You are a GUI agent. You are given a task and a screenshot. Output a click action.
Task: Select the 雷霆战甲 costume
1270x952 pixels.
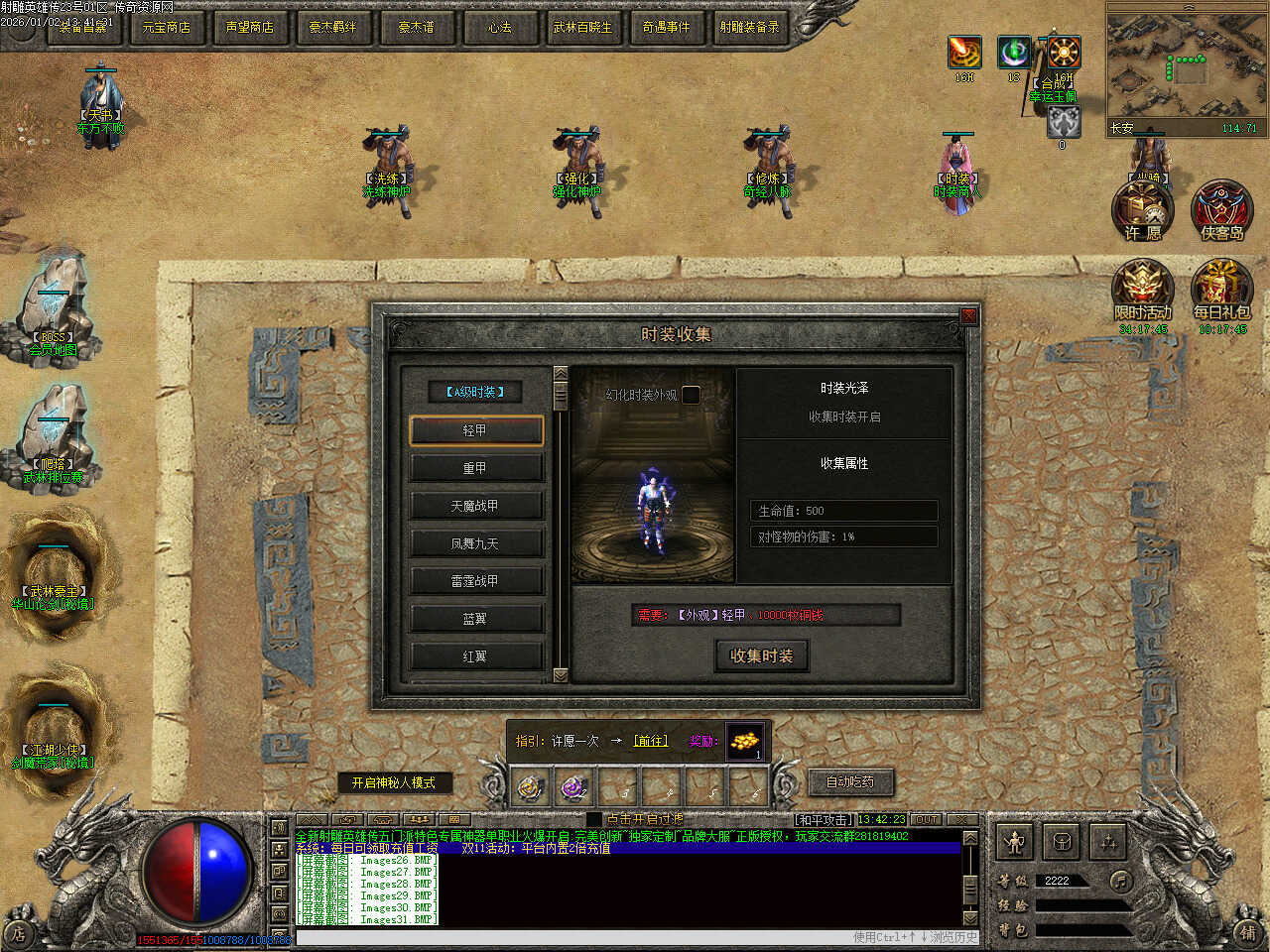point(475,581)
